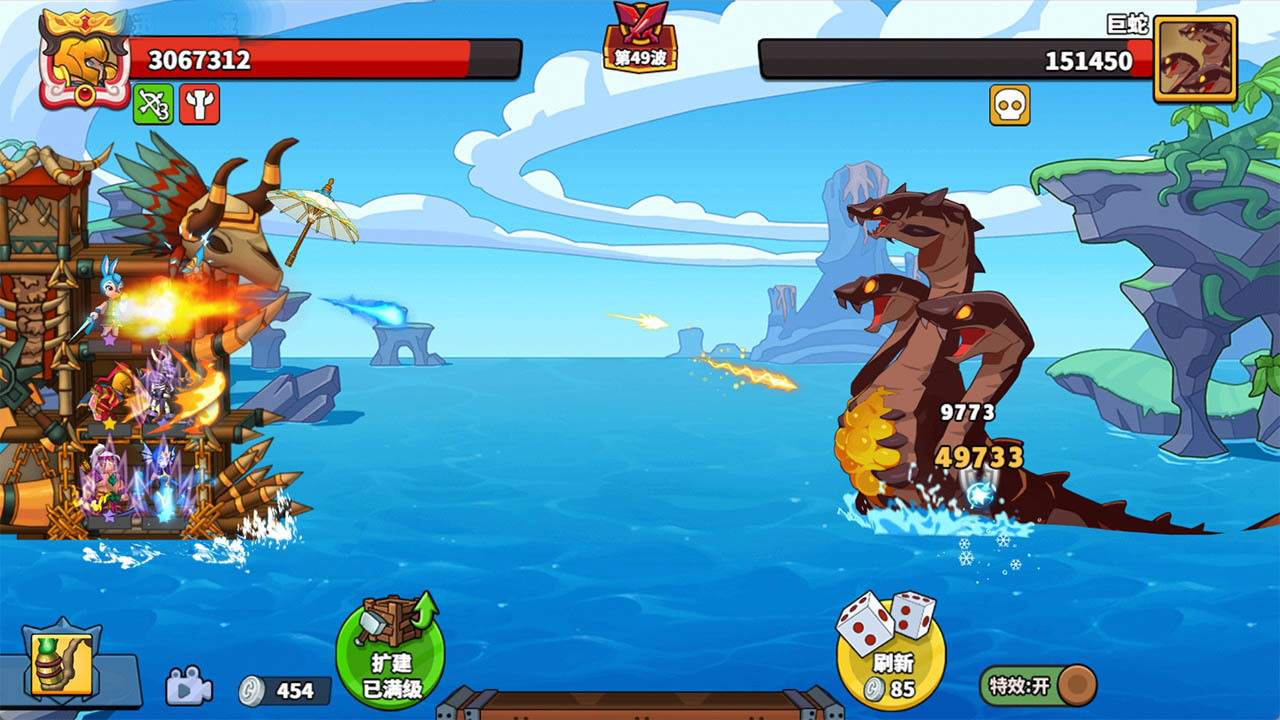Click the golden helmet player avatar
Screen dimensions: 1280x720
click(84, 60)
